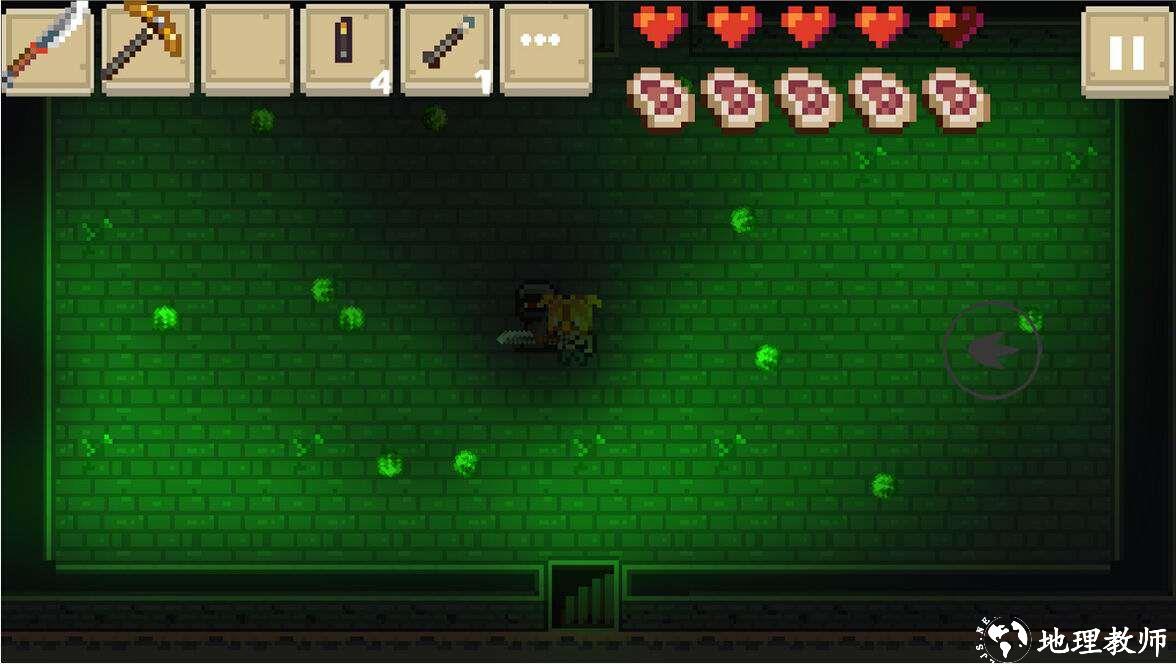Screen dimensions: 1176x664
Task: Pause the game
Action: point(1127,52)
